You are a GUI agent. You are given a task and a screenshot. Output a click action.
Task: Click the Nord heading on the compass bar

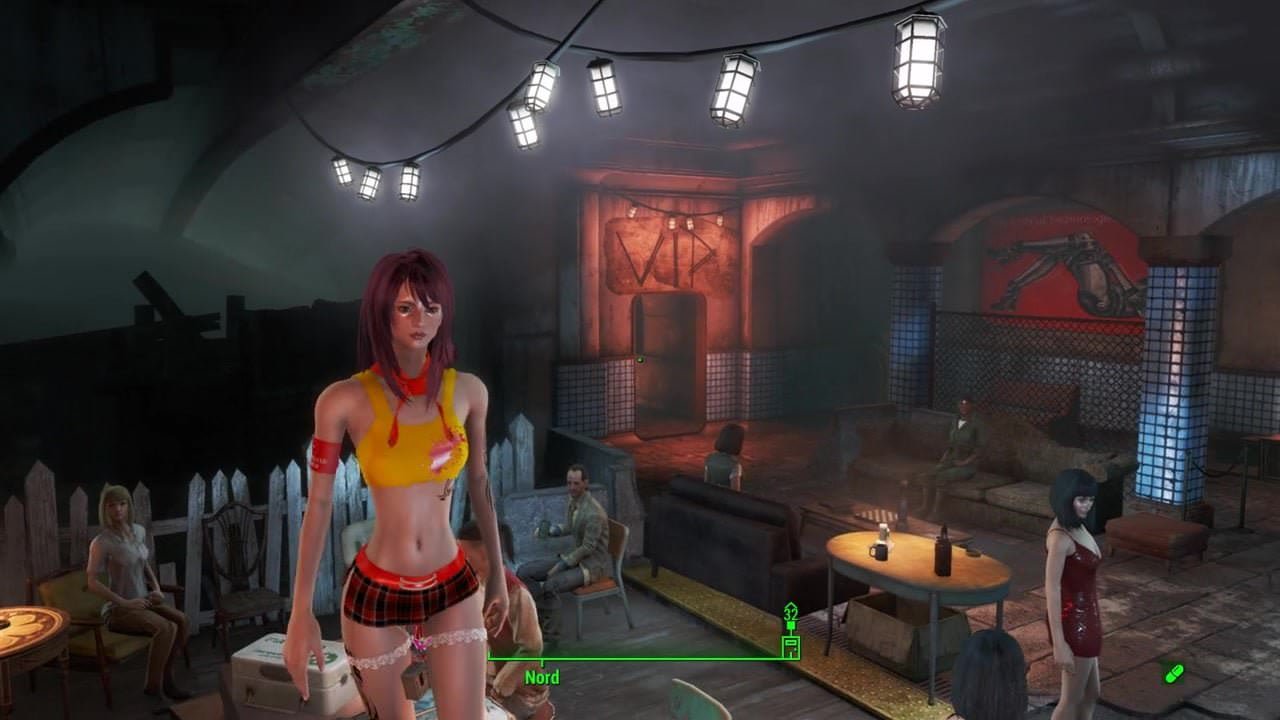coord(542,677)
